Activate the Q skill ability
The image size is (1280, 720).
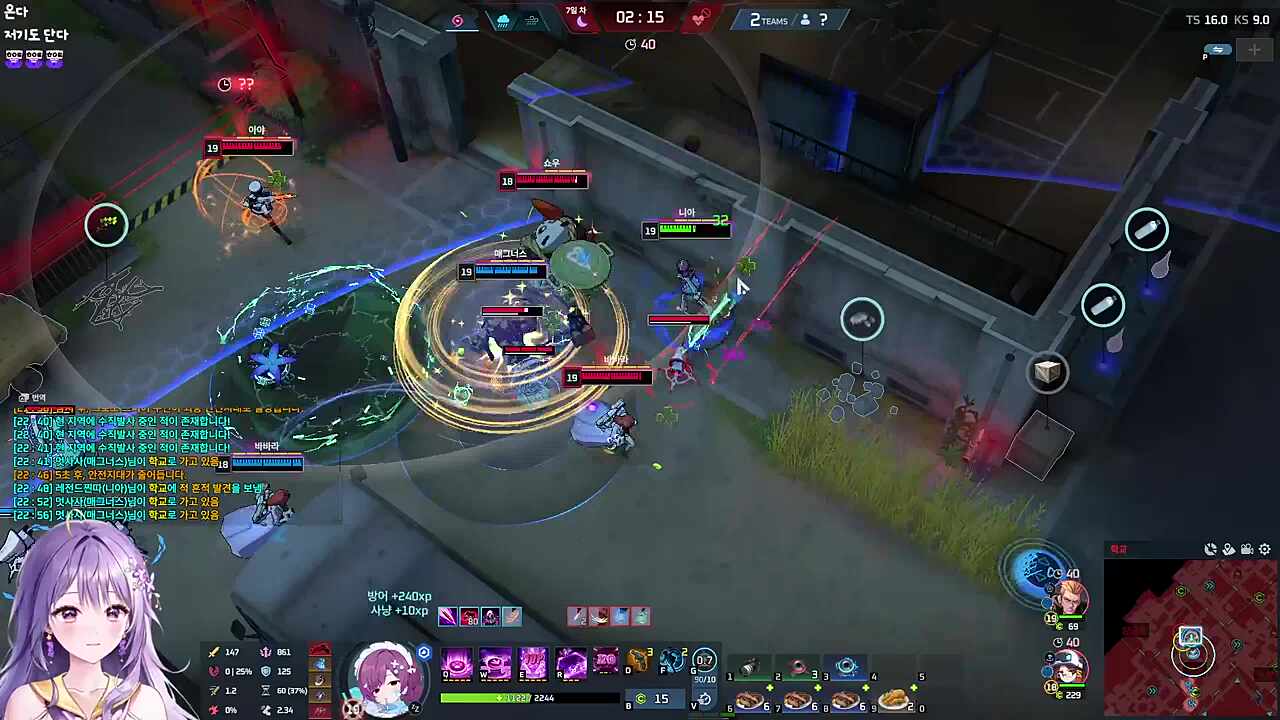coord(457,663)
